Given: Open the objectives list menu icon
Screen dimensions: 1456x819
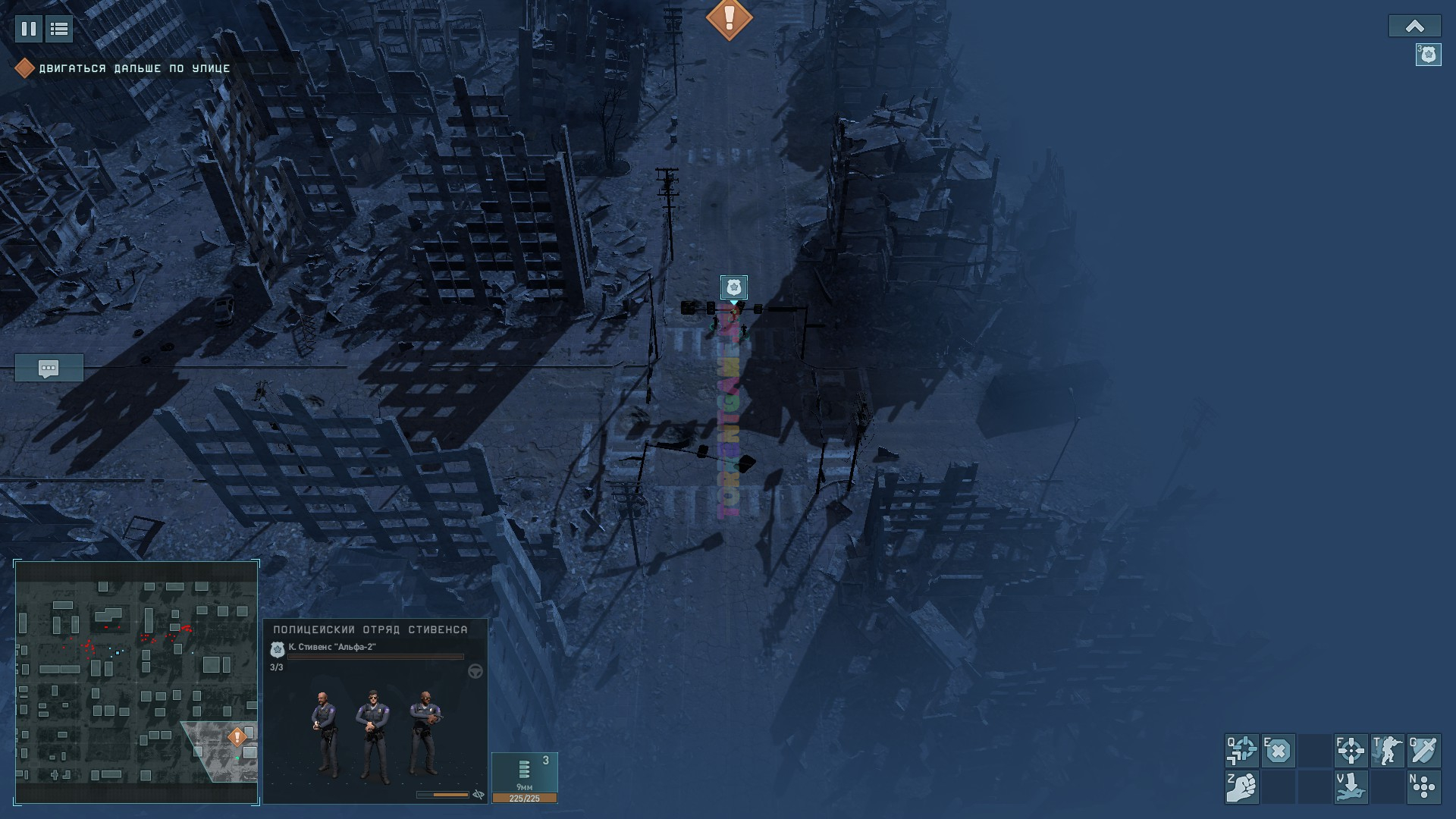Looking at the screenshot, I should click(x=59, y=29).
